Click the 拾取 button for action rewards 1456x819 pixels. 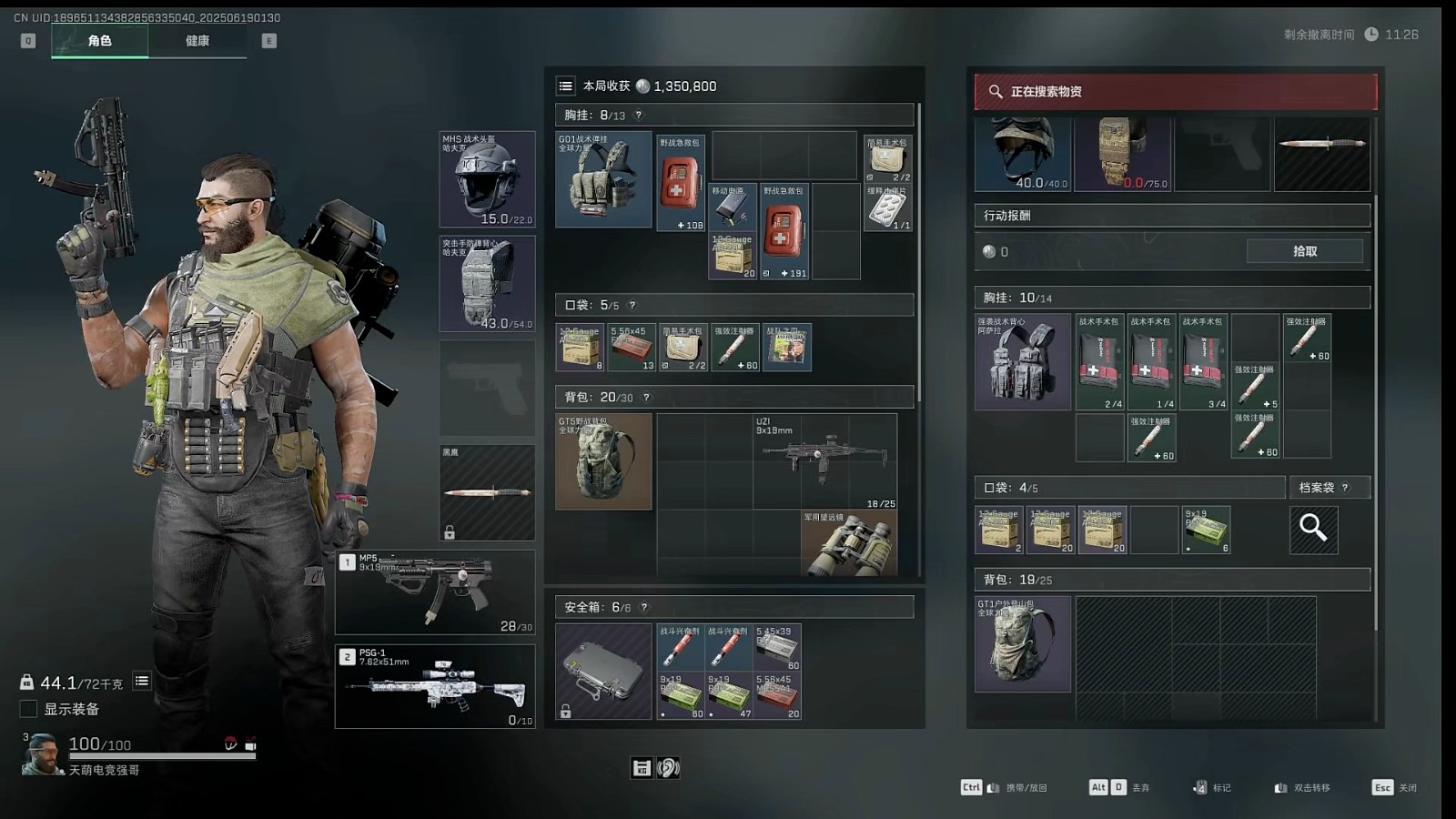tap(1304, 251)
